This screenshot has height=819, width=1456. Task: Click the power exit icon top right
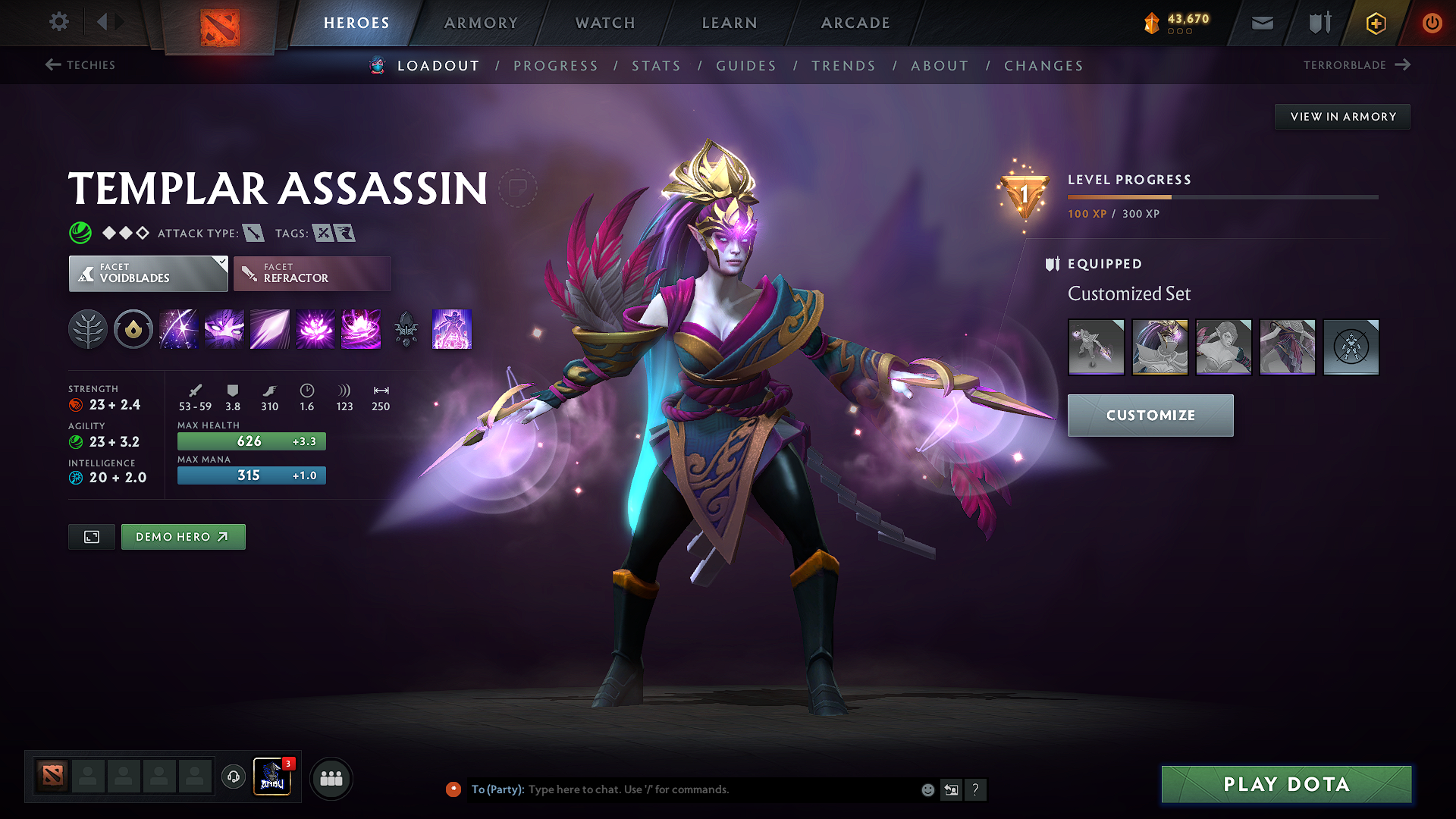1432,22
